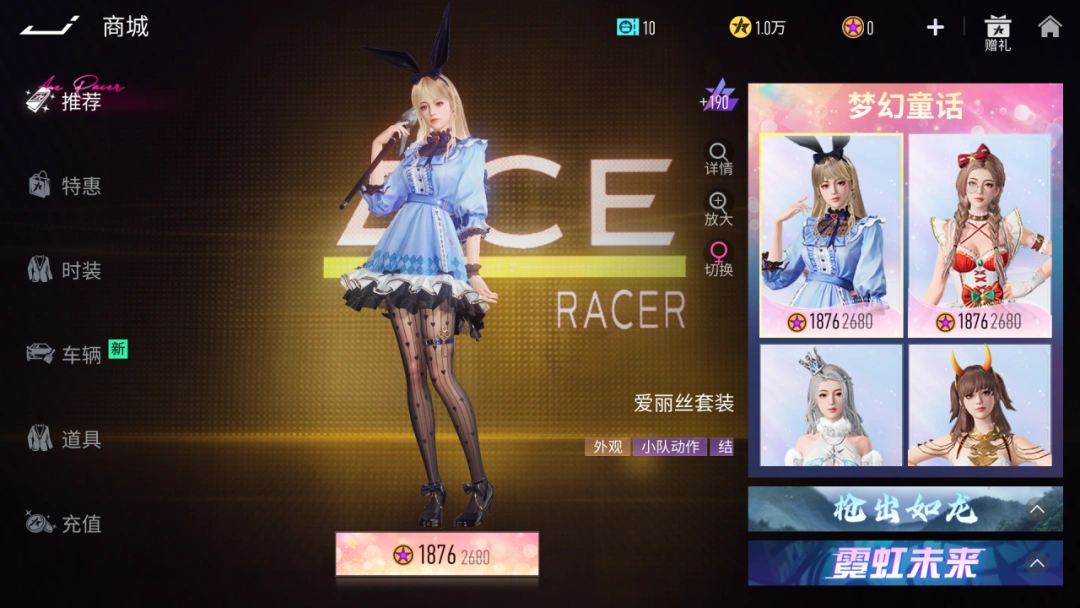View 详情 details of the outfit

718,159
